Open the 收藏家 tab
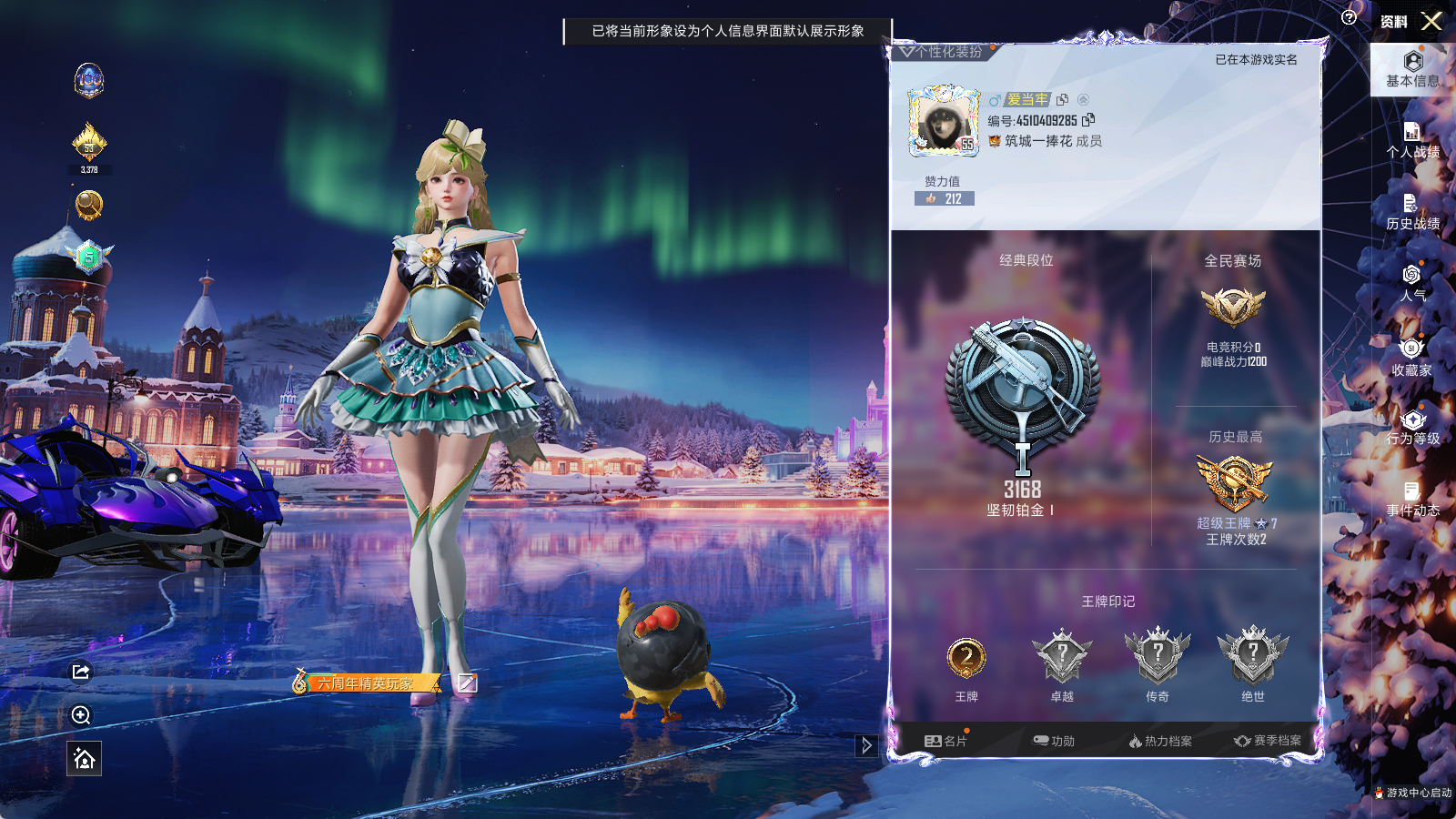 coord(1412,357)
